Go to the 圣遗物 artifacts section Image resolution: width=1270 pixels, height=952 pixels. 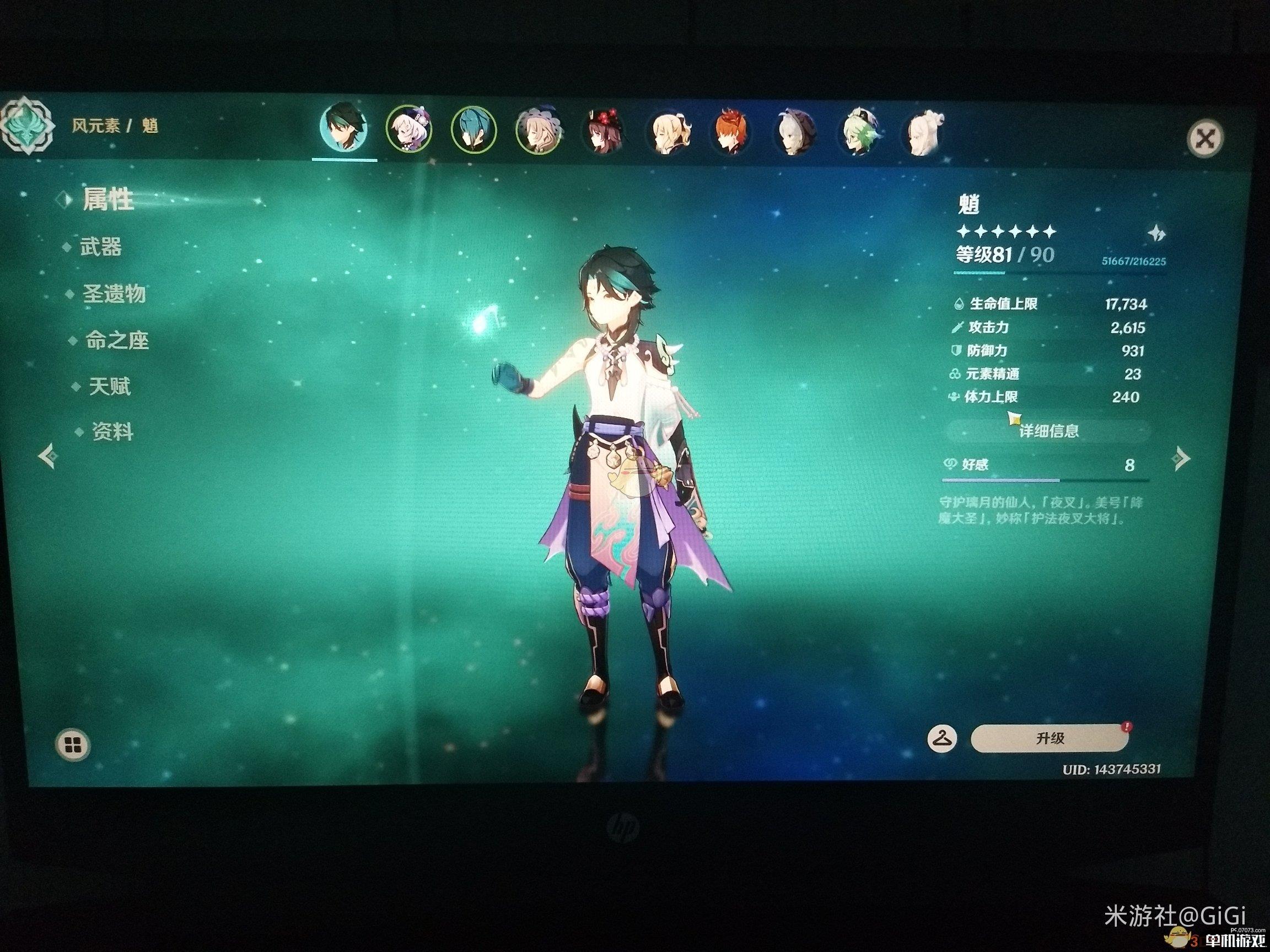(114, 294)
